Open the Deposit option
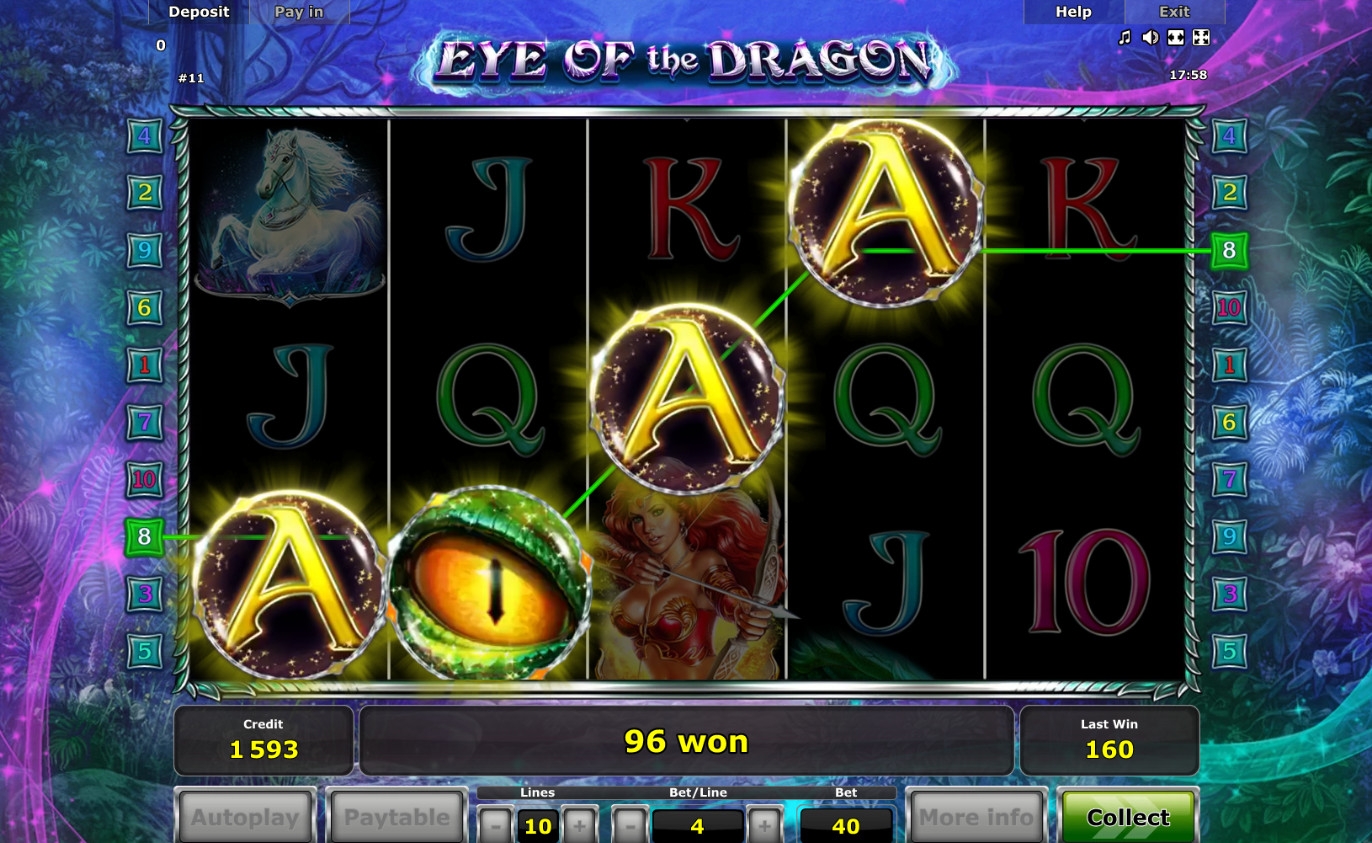This screenshot has height=843, width=1372. coord(199,12)
